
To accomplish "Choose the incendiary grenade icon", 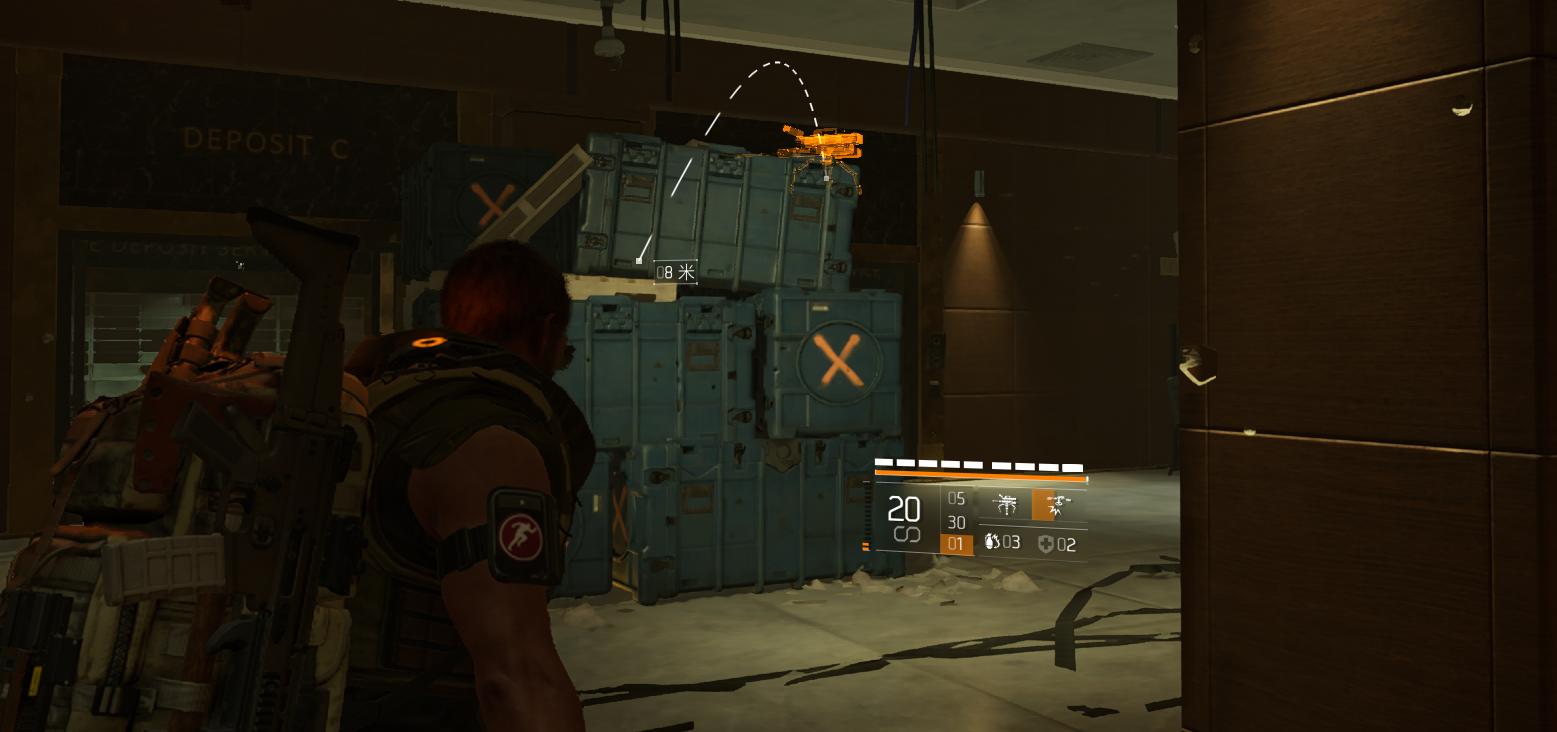I will click(992, 543).
